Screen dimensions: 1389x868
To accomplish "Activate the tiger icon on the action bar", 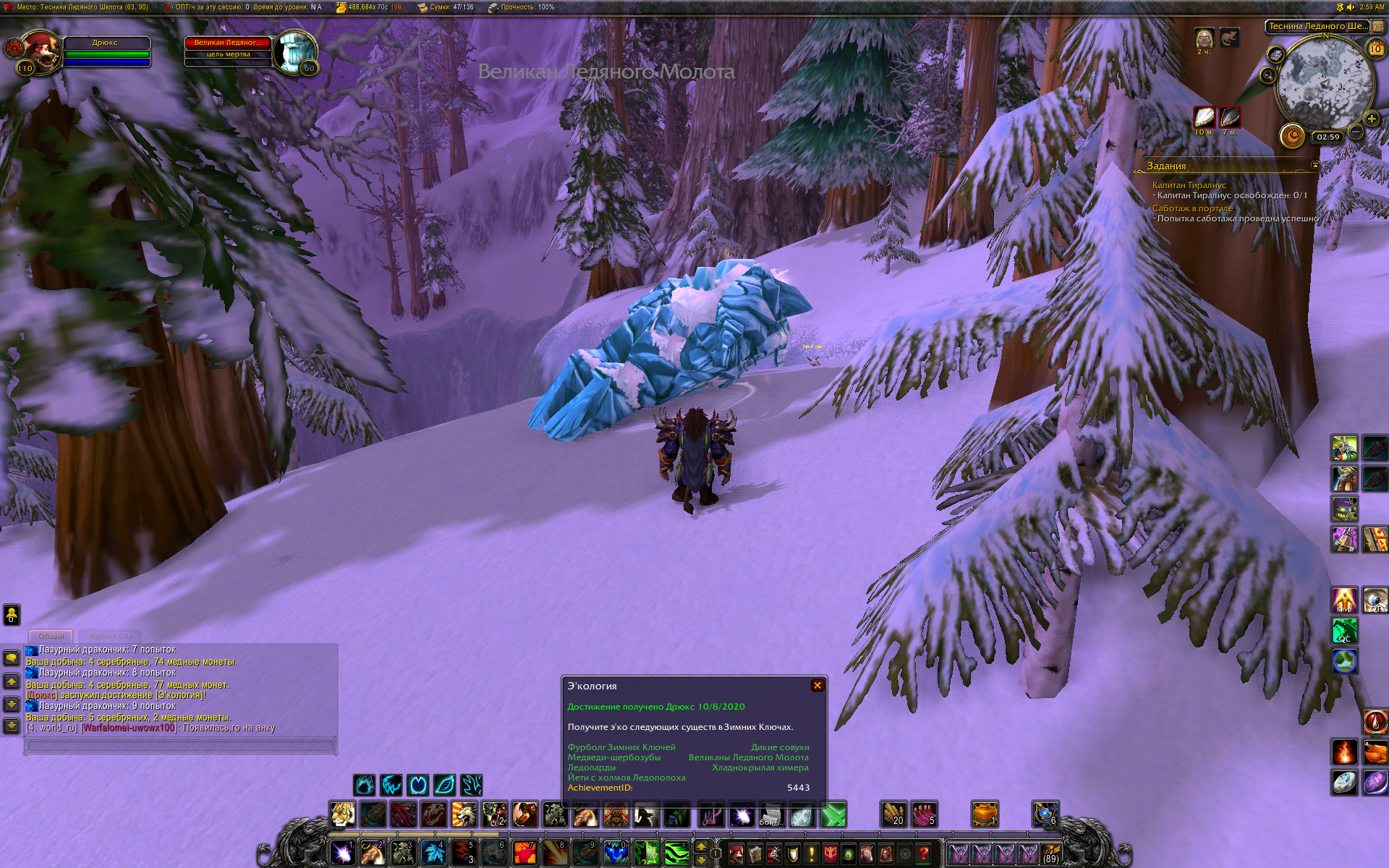I will [342, 814].
